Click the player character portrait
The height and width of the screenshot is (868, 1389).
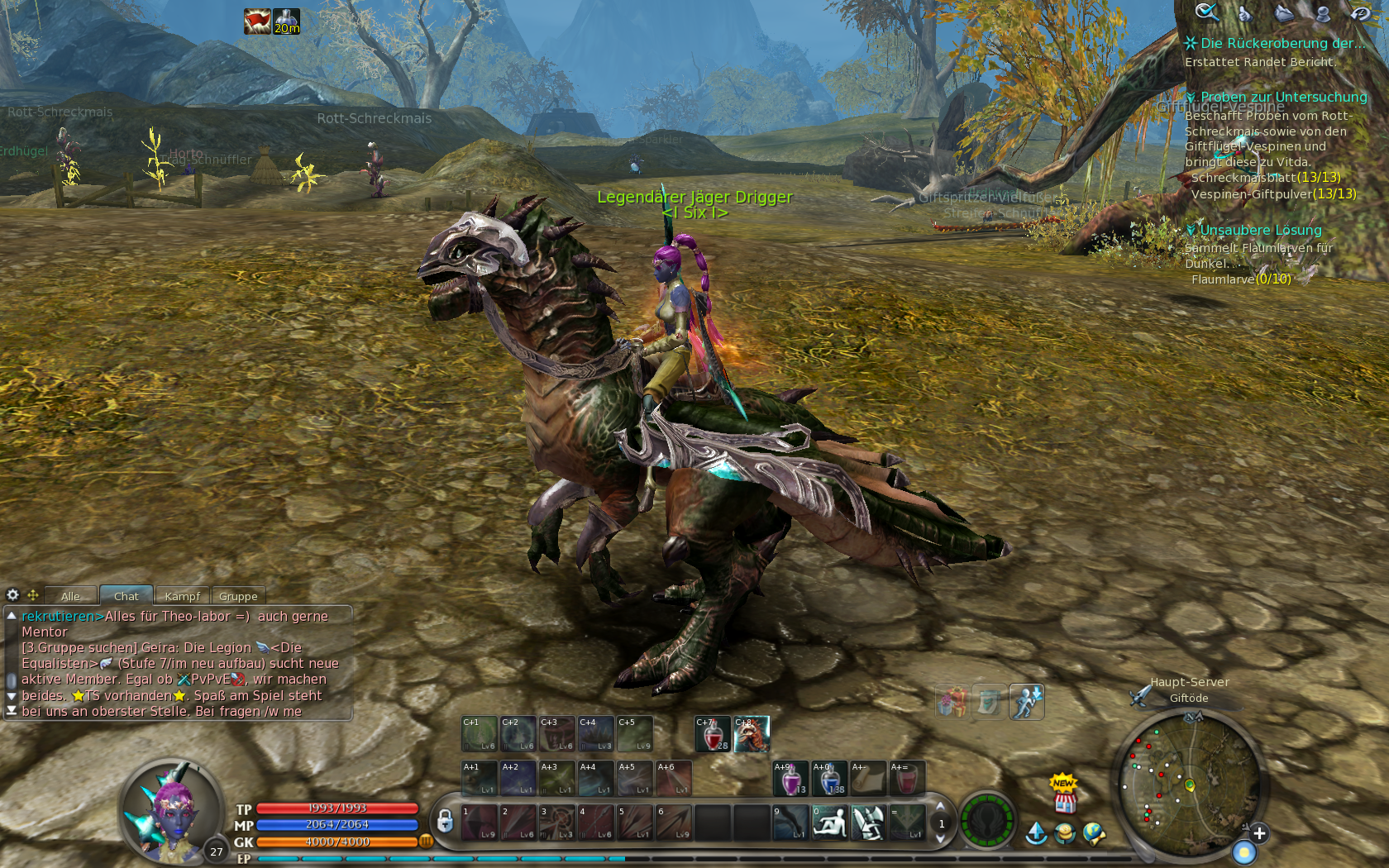pos(171,810)
